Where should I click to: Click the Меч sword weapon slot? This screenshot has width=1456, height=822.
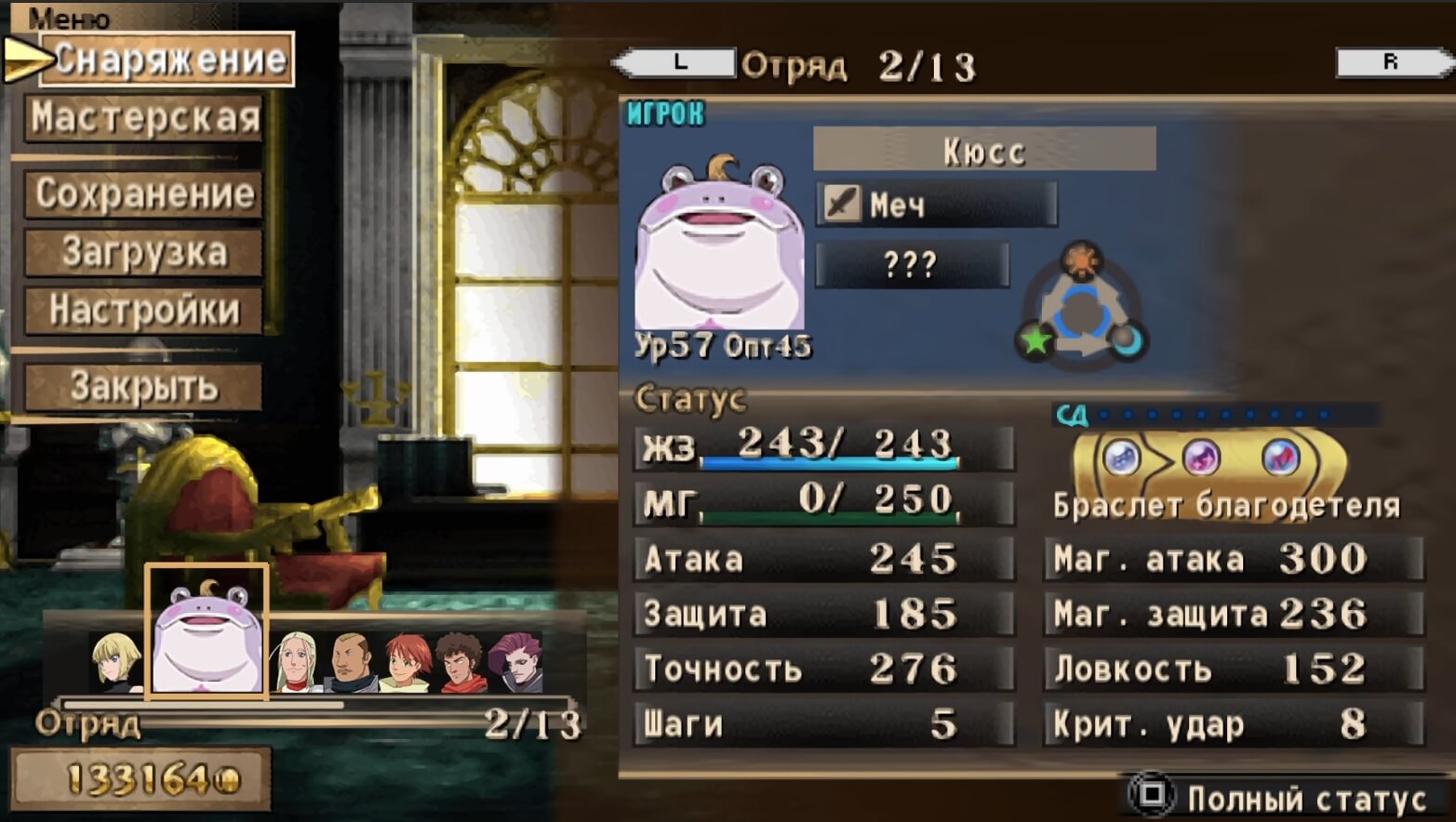[x=936, y=205]
